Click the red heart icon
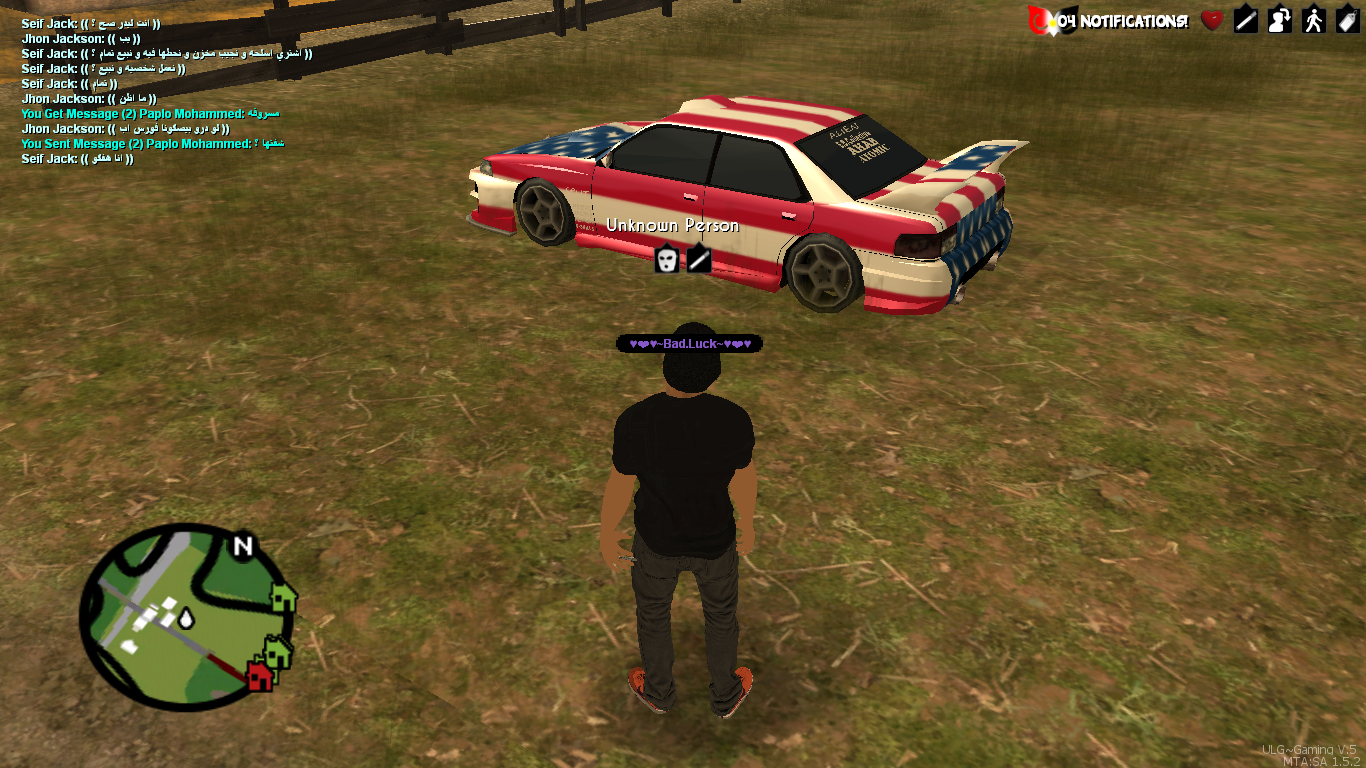The width and height of the screenshot is (1366, 768). click(1212, 20)
